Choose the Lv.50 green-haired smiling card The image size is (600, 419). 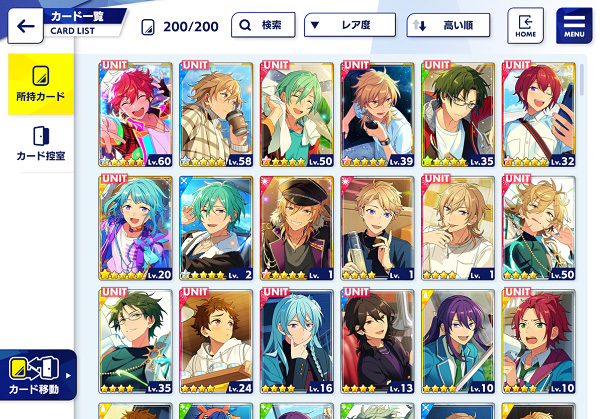[x=297, y=113]
